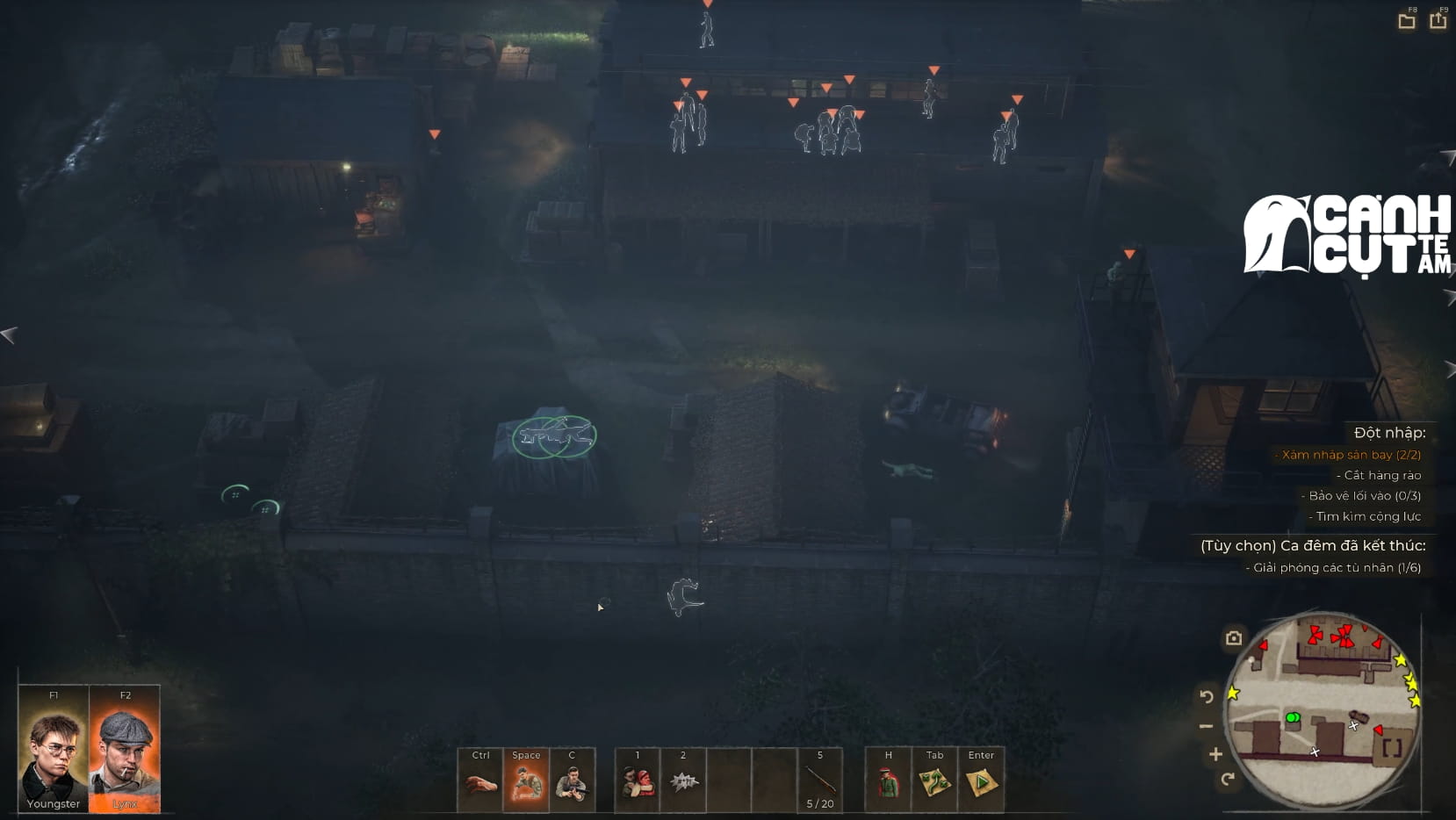The width and height of the screenshot is (1456, 820).
Task: Open the green route planning map
Action: click(934, 780)
